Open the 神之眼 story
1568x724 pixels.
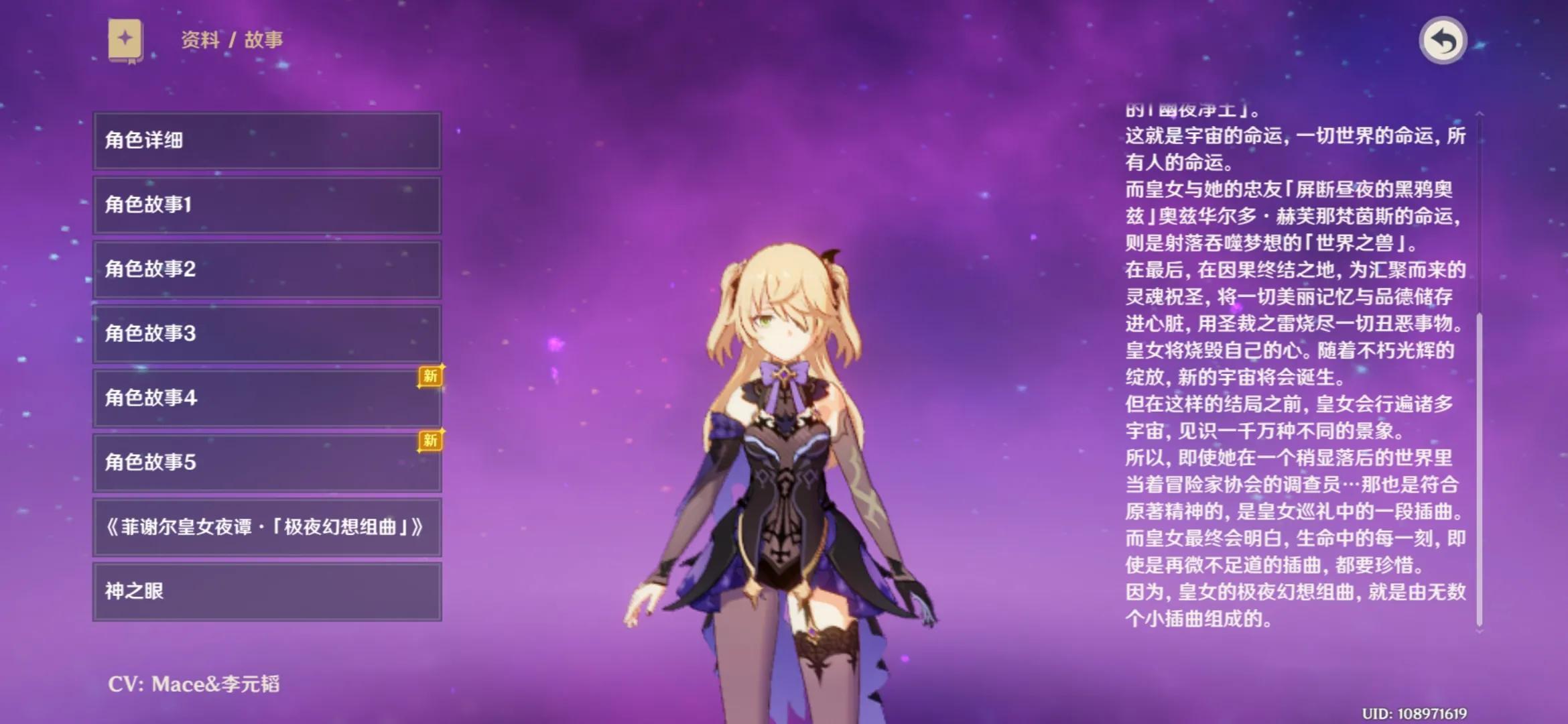click(x=267, y=591)
